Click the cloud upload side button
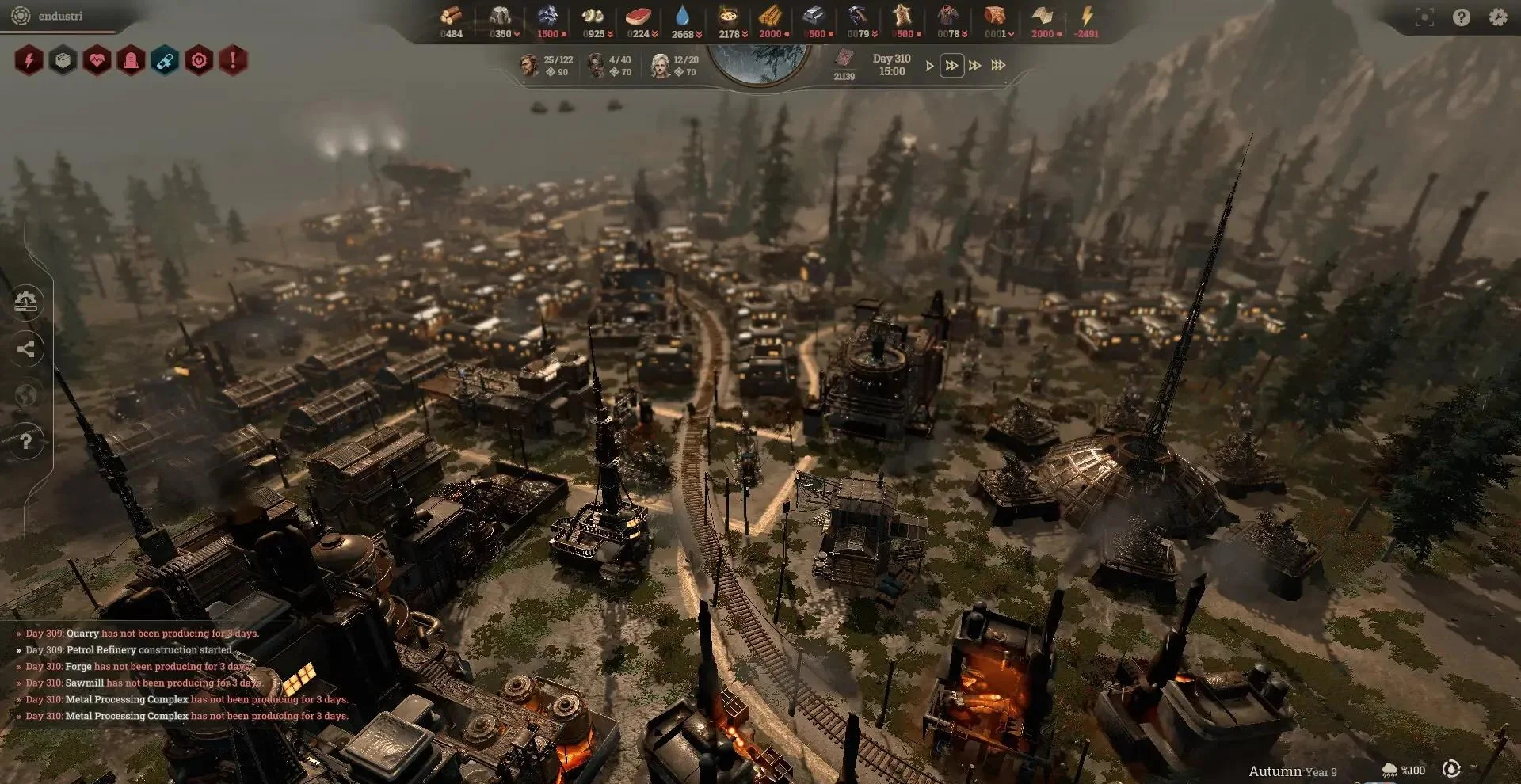 26,302
